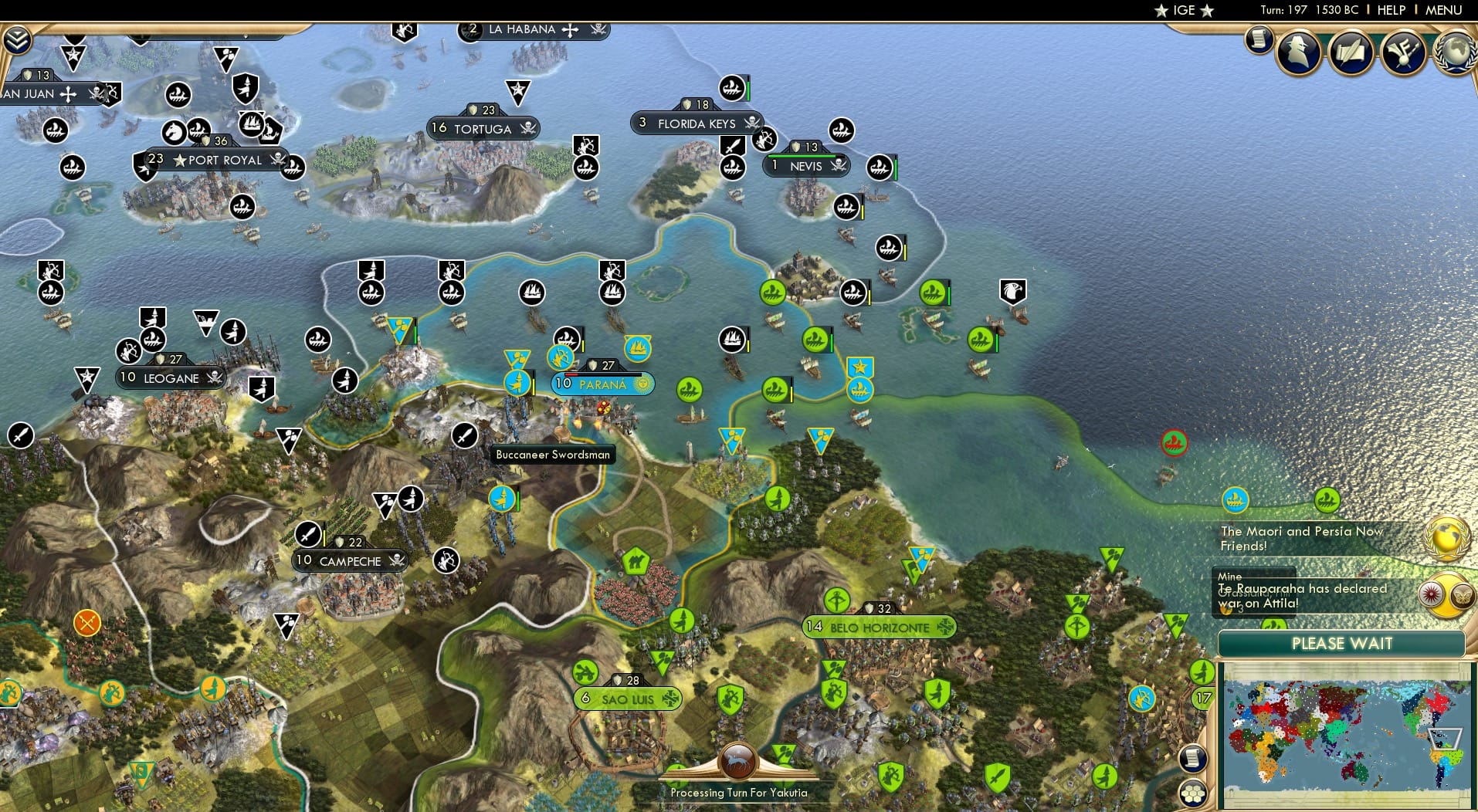Click the HELP menu item
This screenshot has height=812, width=1478.
(1391, 10)
